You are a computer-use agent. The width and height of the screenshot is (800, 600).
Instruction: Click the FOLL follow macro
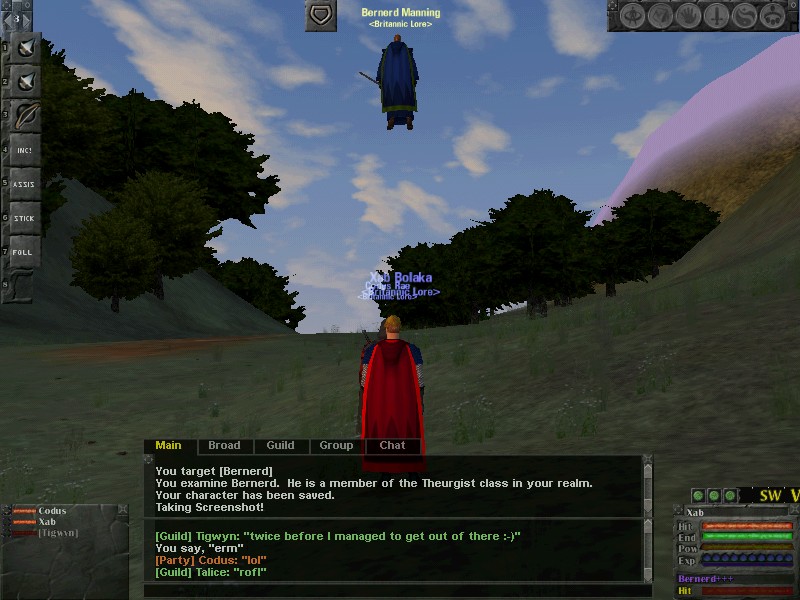24,252
